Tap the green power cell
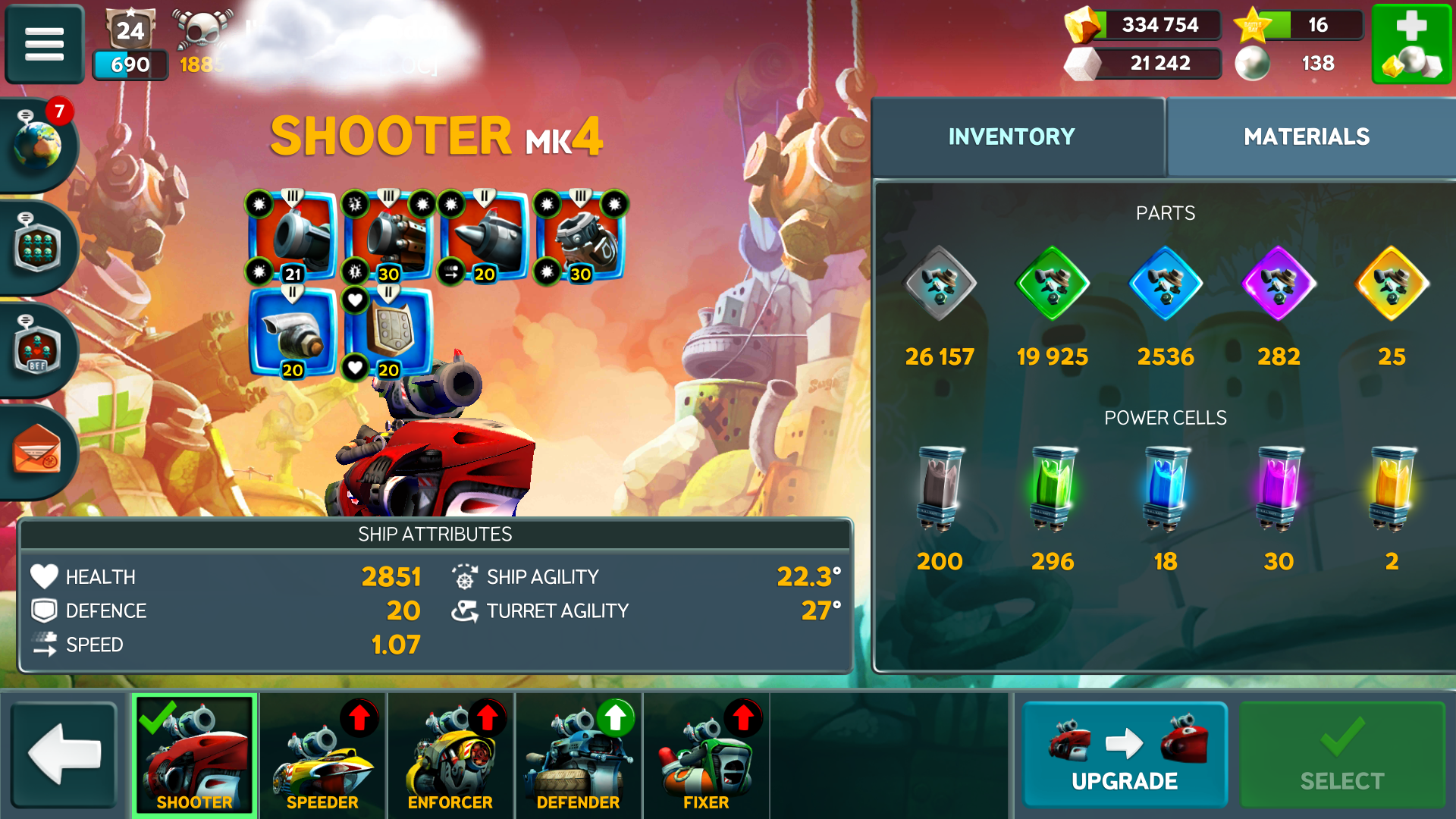The width and height of the screenshot is (1456, 819). [1053, 488]
